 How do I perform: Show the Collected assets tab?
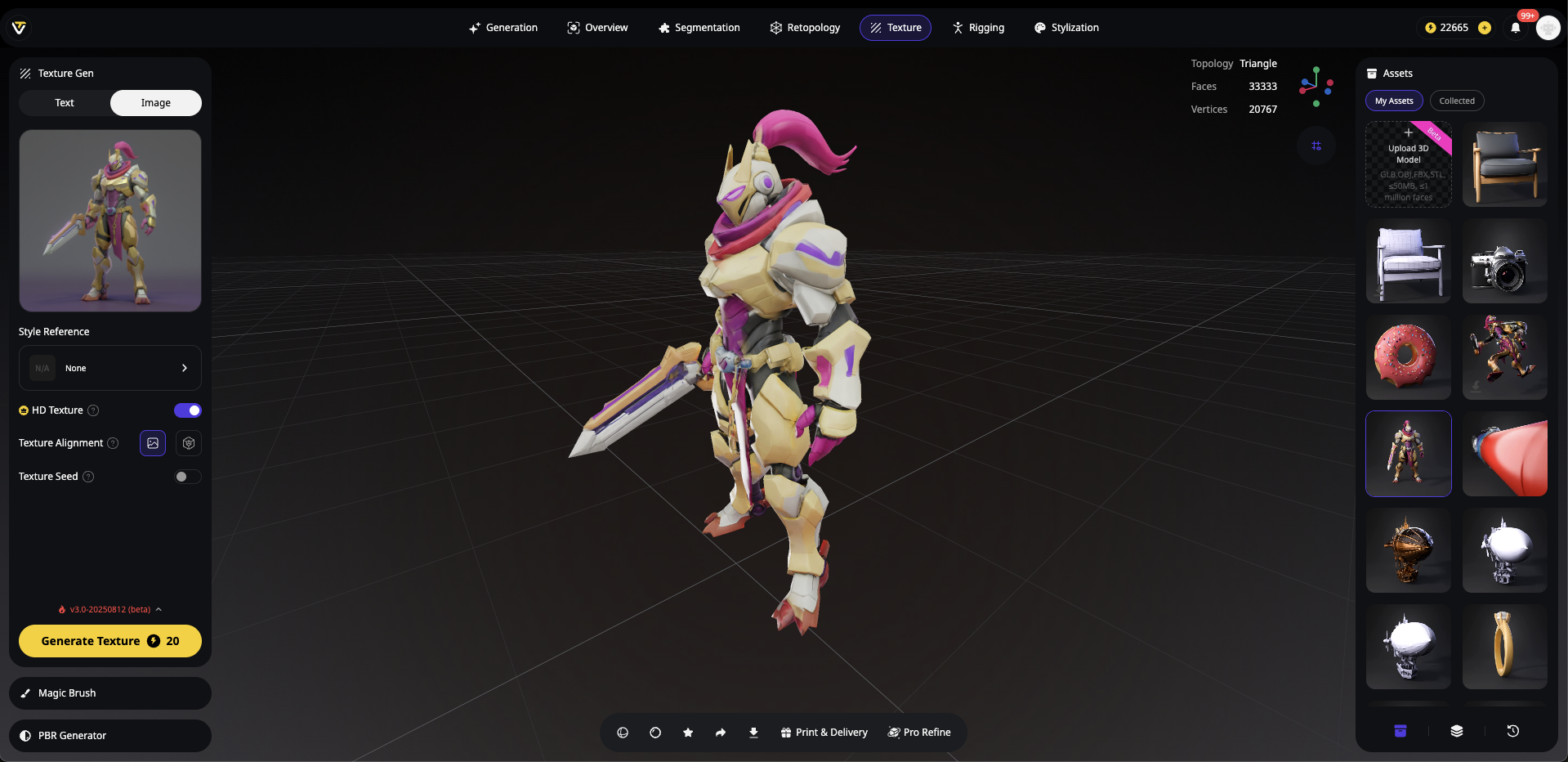tap(1457, 101)
